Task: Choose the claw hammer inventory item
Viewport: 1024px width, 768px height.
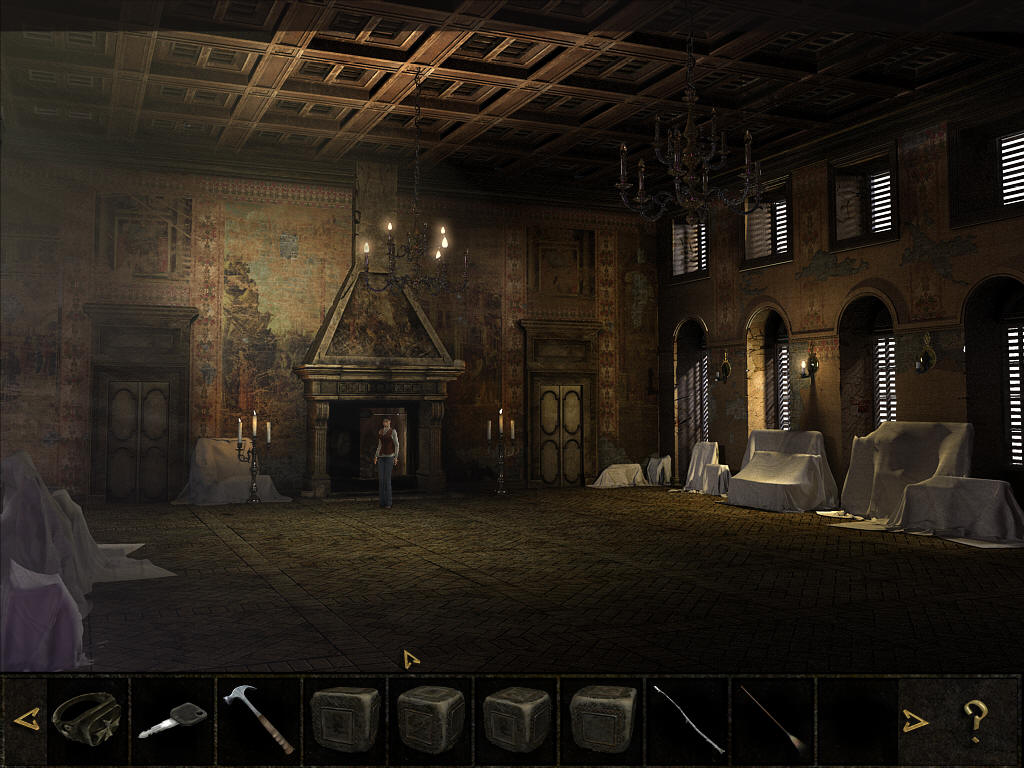Action: [x=257, y=718]
